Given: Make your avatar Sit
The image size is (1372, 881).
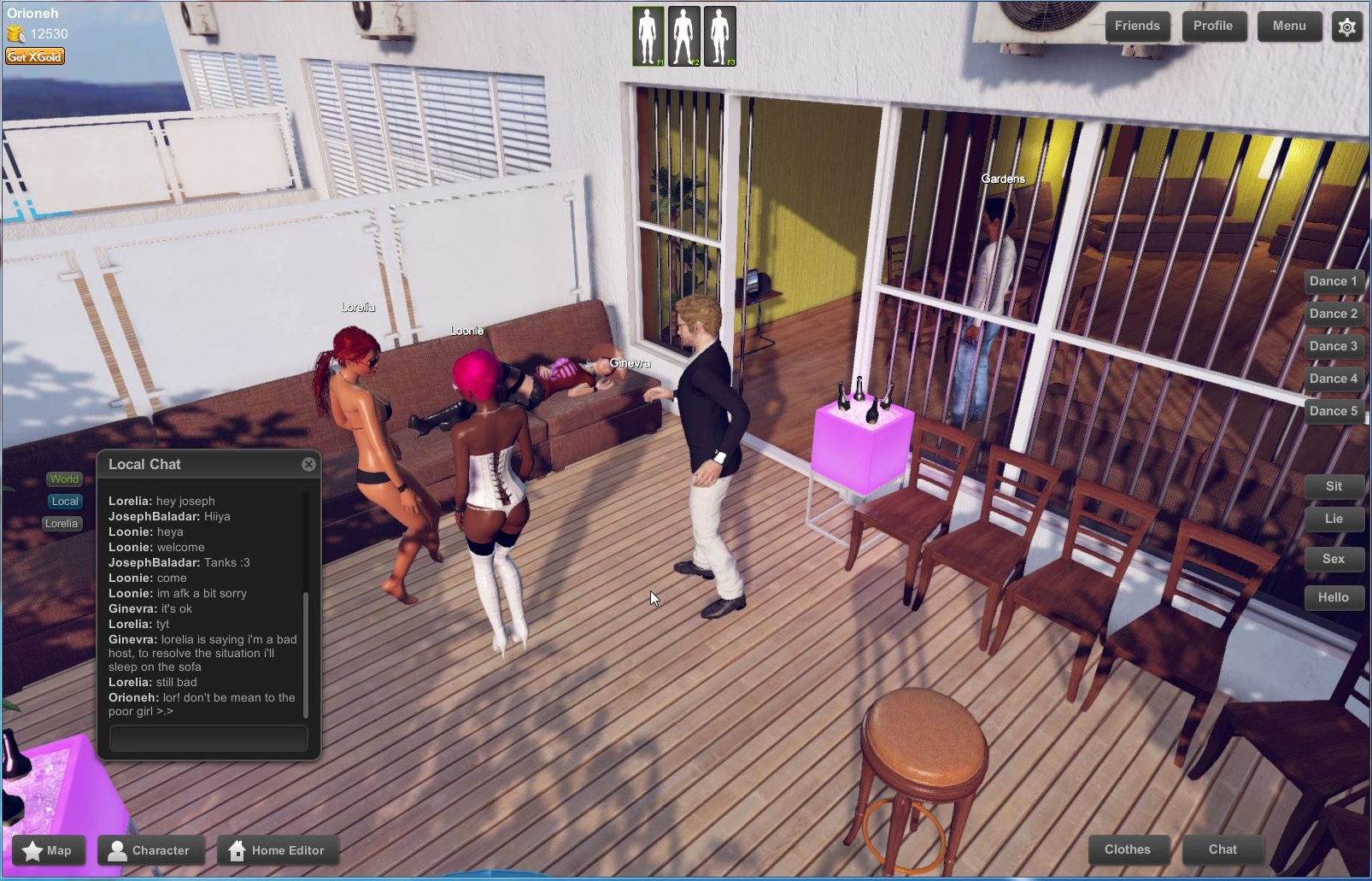Looking at the screenshot, I should [1334, 485].
